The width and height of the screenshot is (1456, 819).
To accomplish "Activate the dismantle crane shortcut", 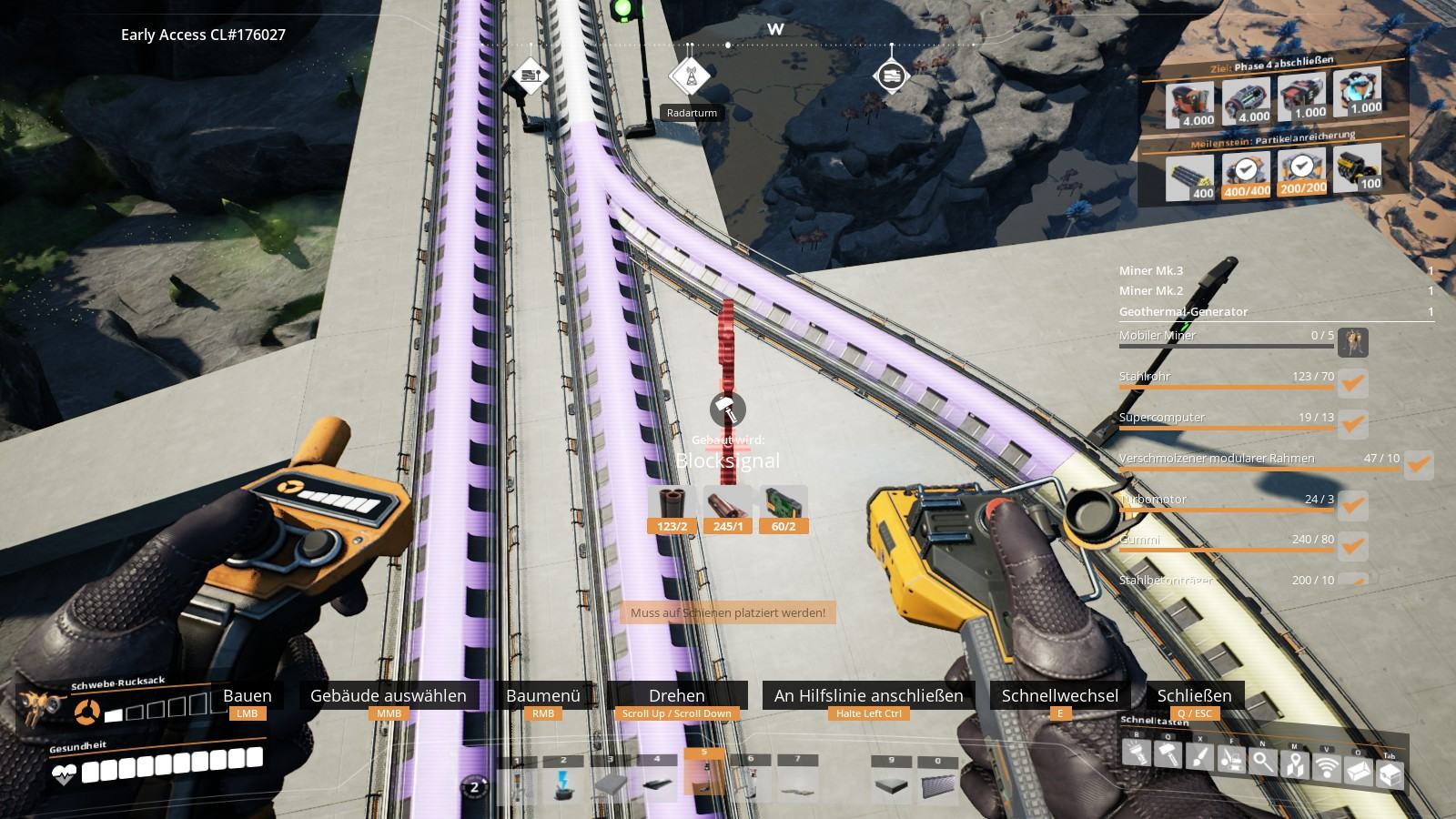I will (x=1231, y=759).
